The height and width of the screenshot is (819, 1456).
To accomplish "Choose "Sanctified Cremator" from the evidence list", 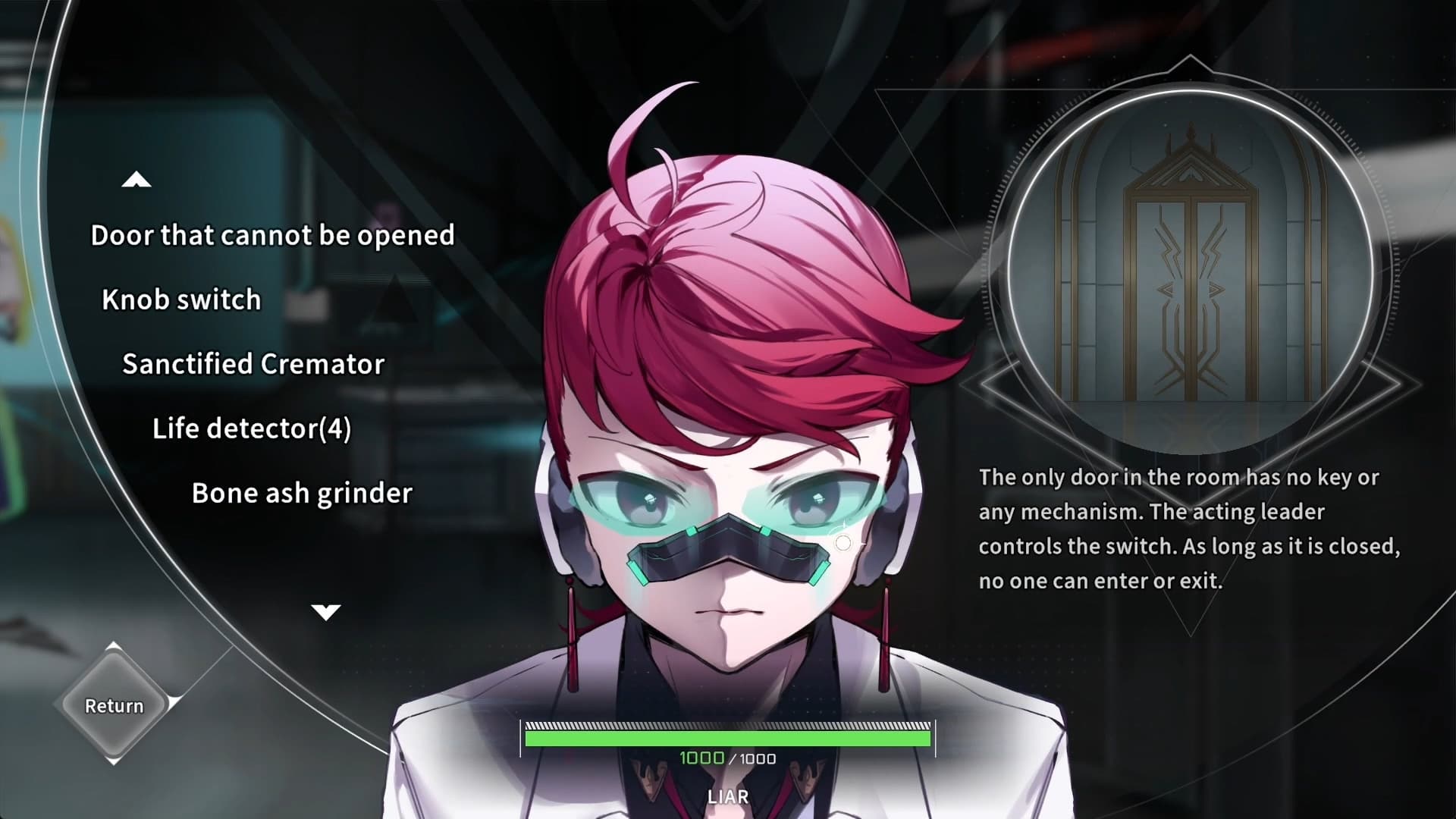I will (253, 364).
